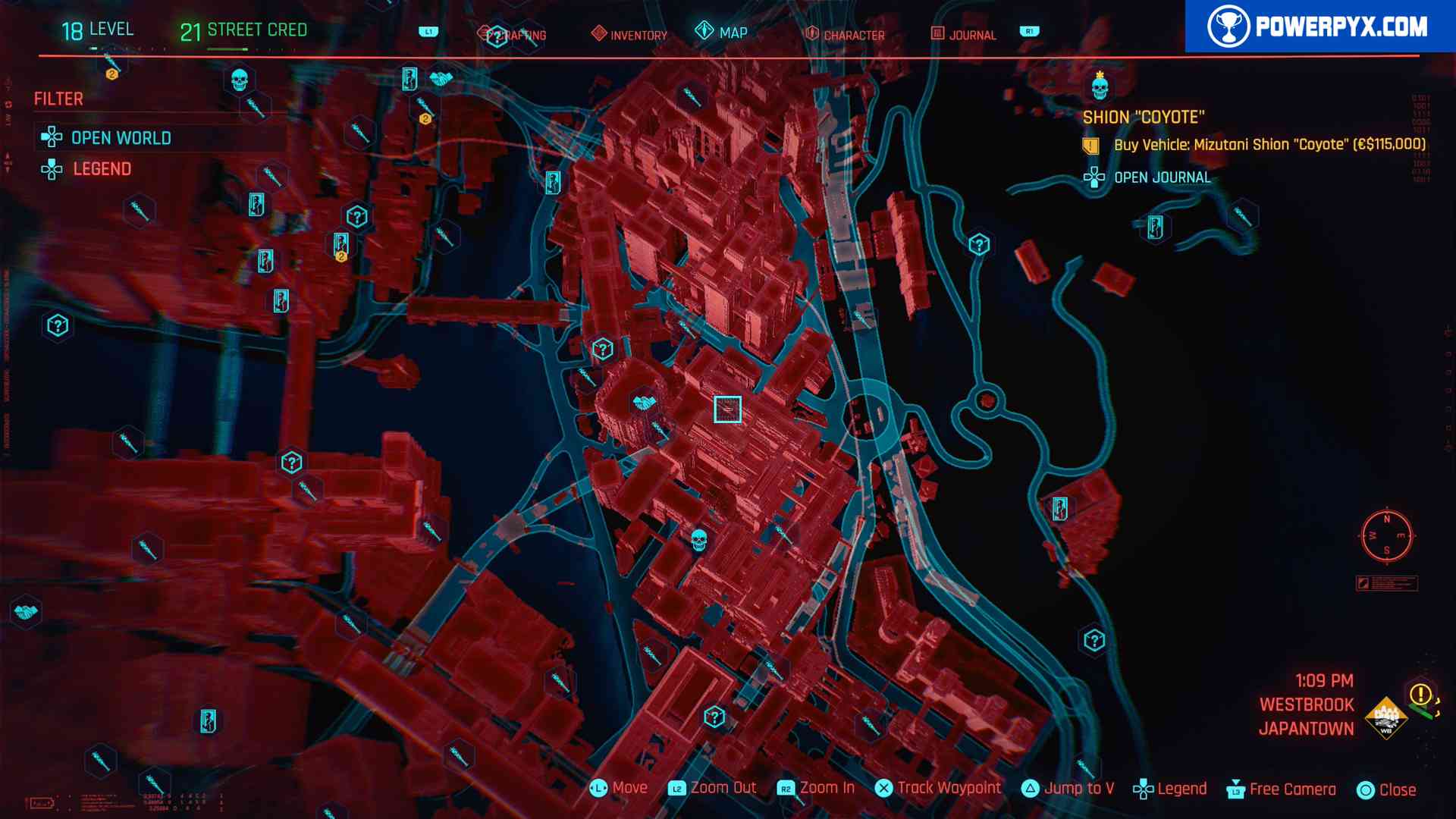Select the Buy Vehicle Mizutani Shion objective

[x=1269, y=145]
